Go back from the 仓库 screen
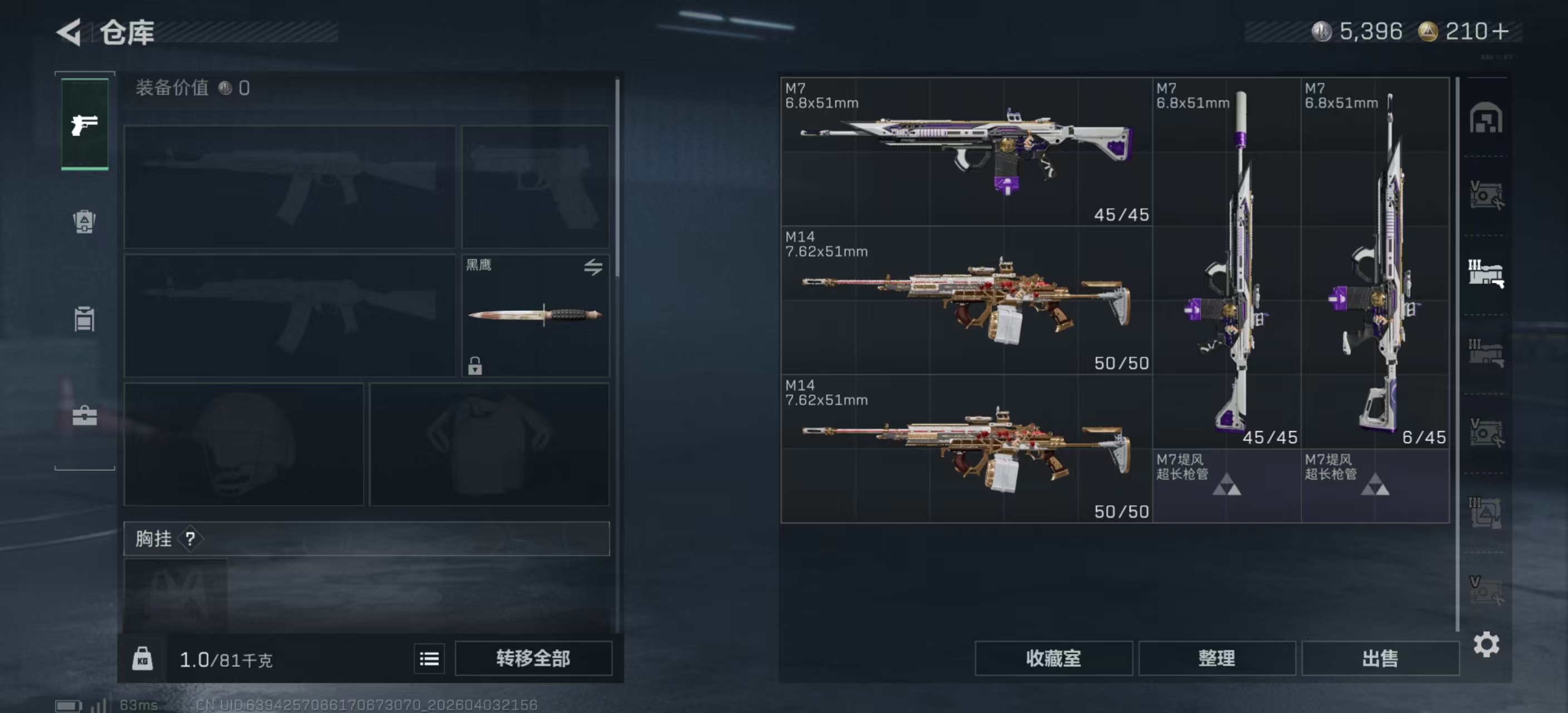Image resolution: width=1568 pixels, height=713 pixels. 70,32
